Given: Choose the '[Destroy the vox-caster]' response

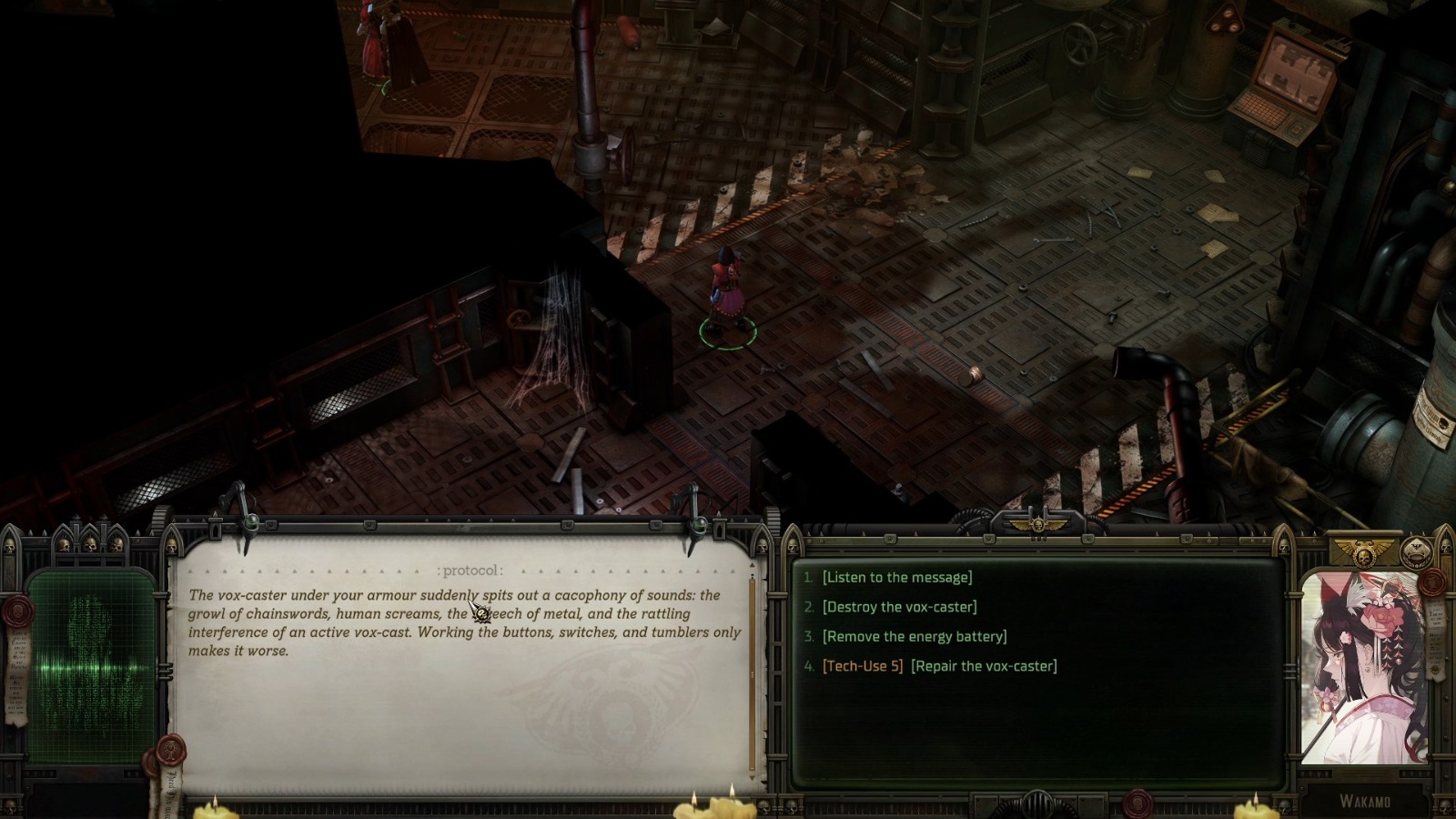Looking at the screenshot, I should coord(902,606).
